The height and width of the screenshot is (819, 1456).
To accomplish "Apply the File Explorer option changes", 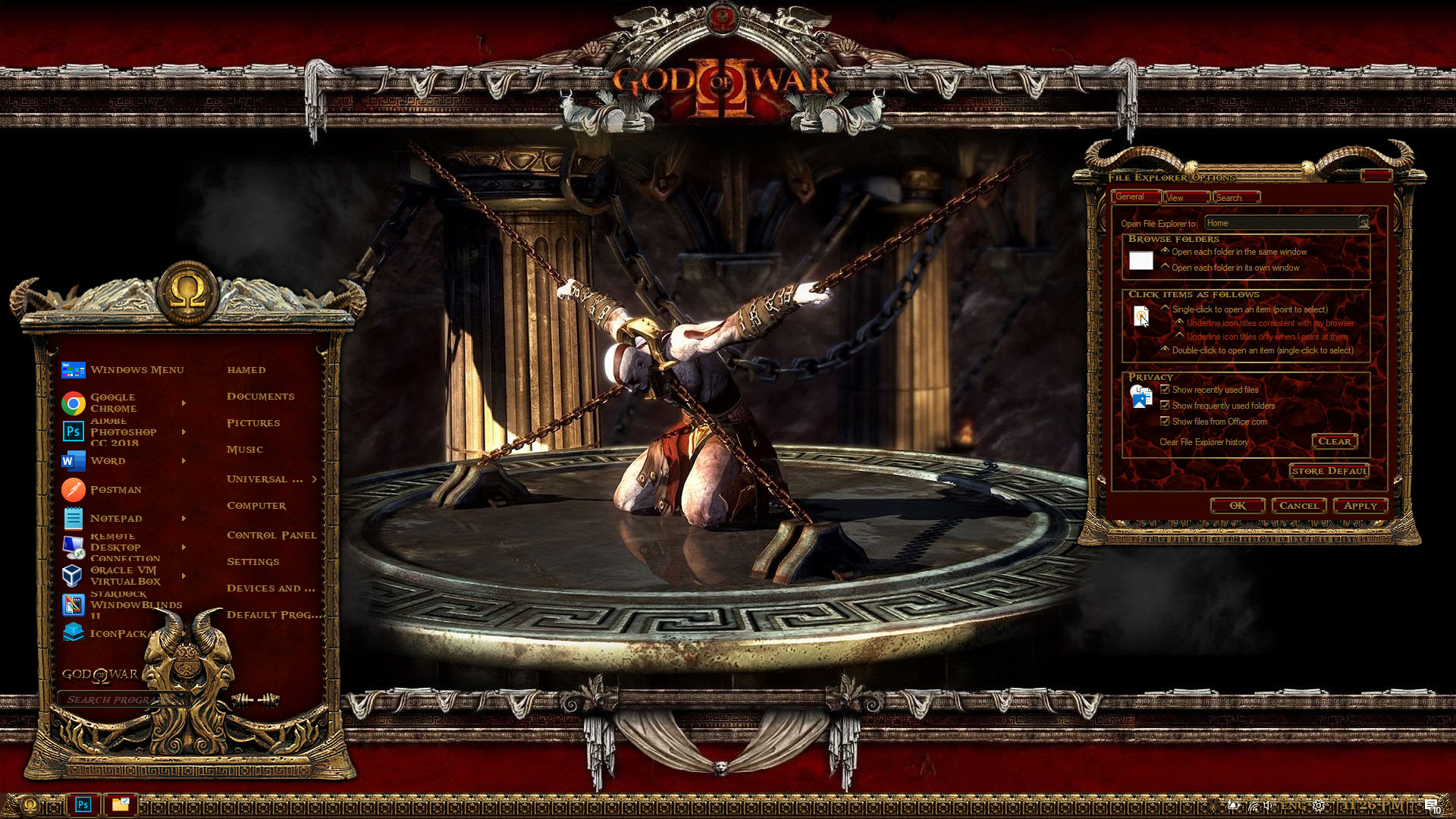I will [1360, 506].
